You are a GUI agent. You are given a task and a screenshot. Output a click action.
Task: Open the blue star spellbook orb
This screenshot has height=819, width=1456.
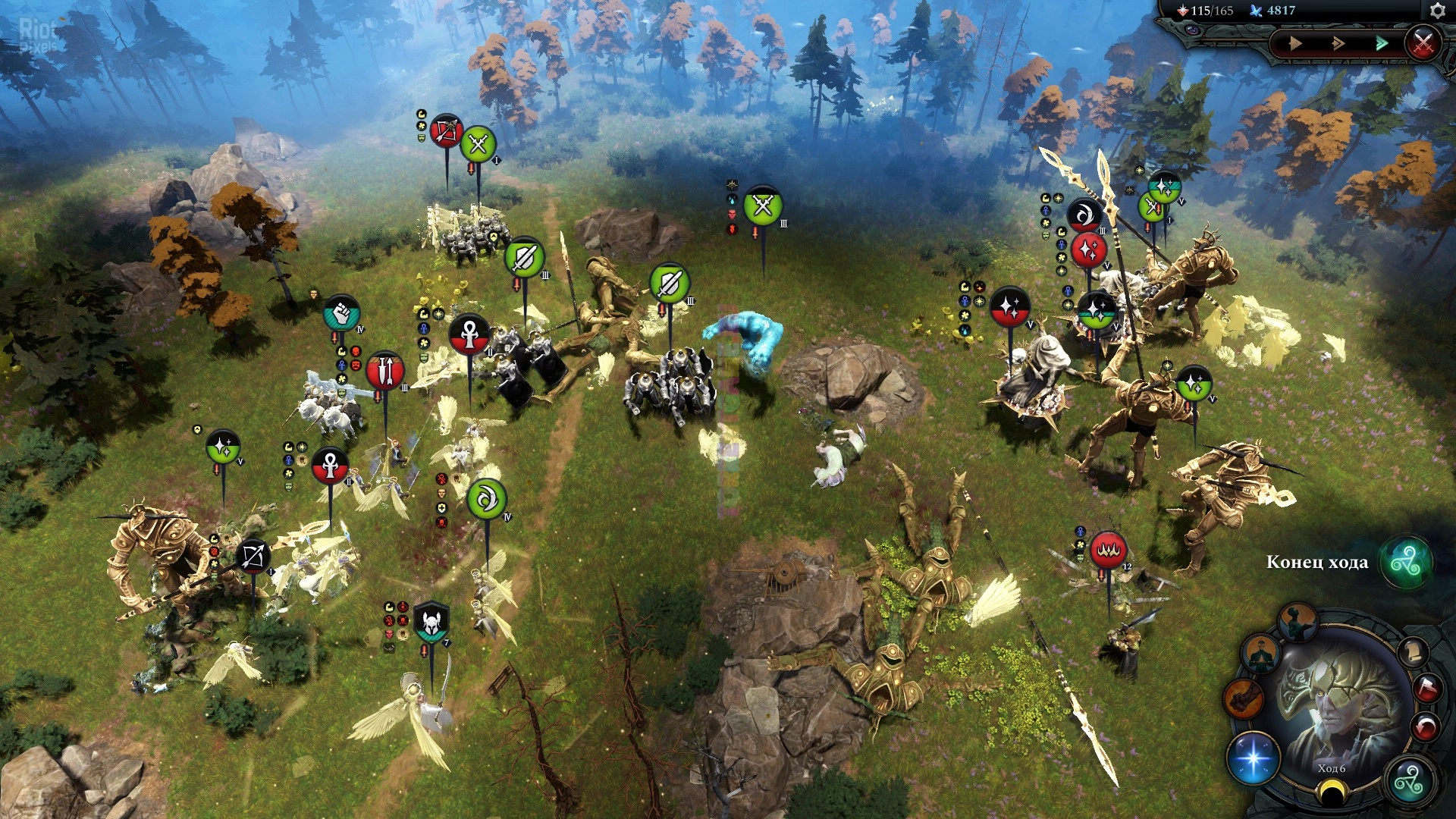coord(1253,758)
